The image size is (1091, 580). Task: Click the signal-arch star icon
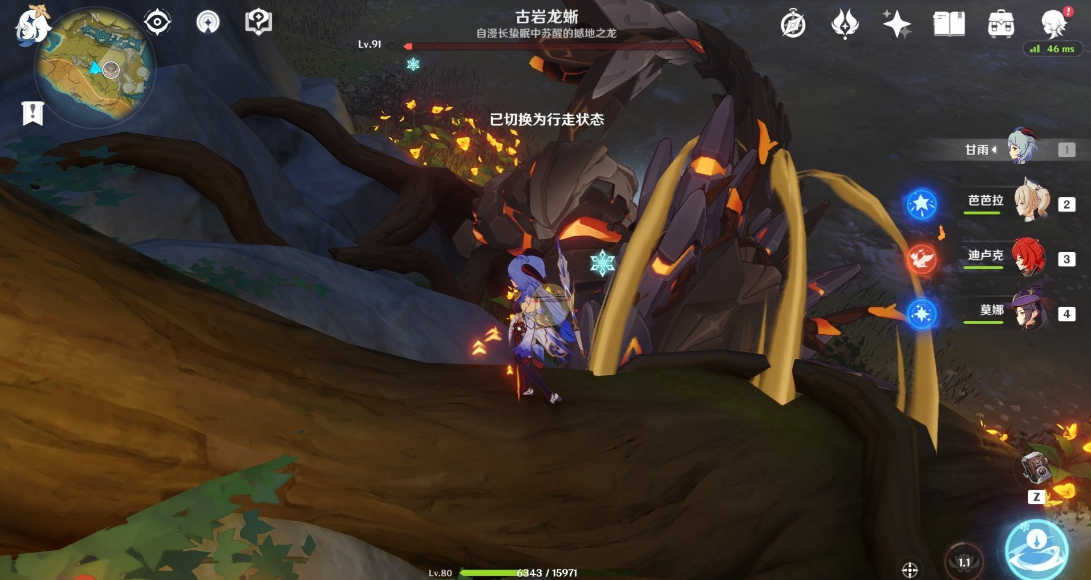(208, 22)
